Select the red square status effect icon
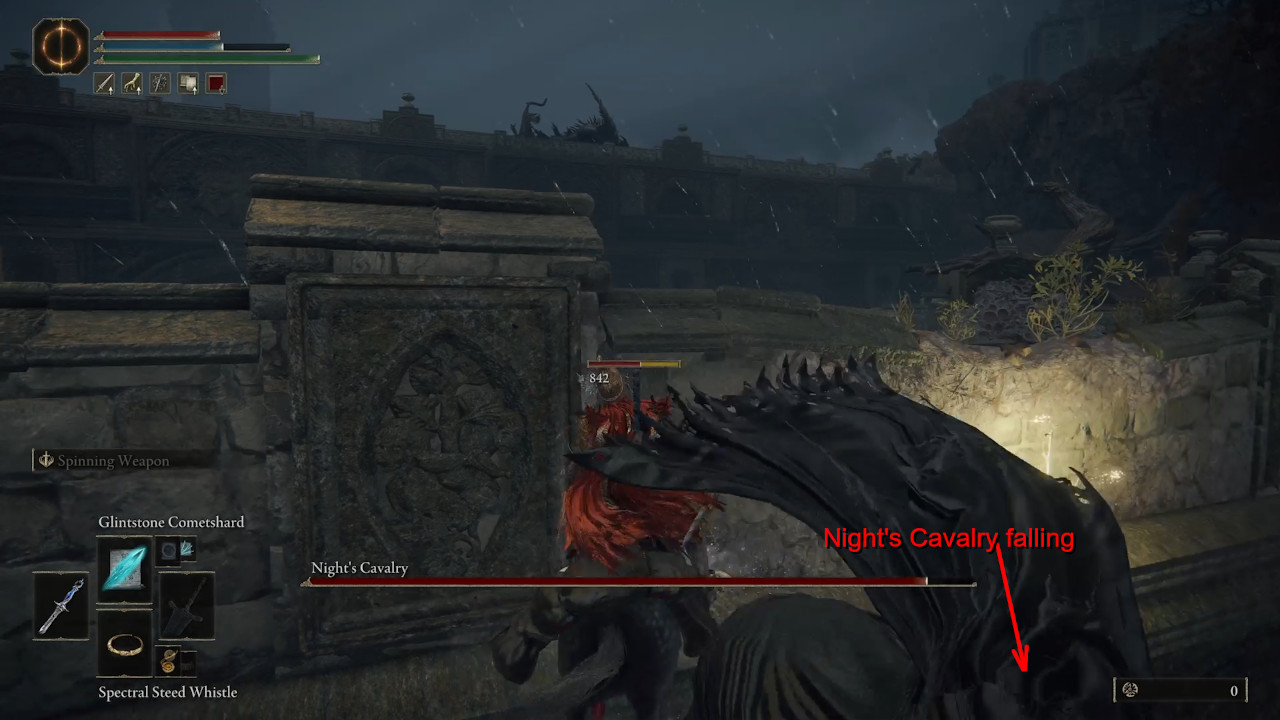Viewport: 1280px width, 720px height. pos(215,84)
